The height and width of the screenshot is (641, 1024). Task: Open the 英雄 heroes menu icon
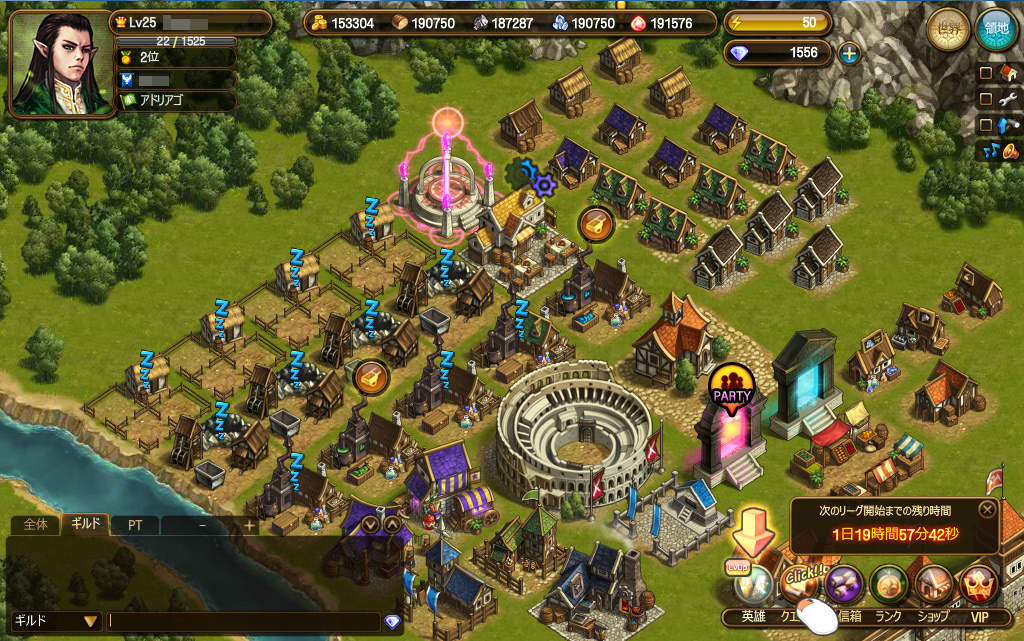click(754, 585)
